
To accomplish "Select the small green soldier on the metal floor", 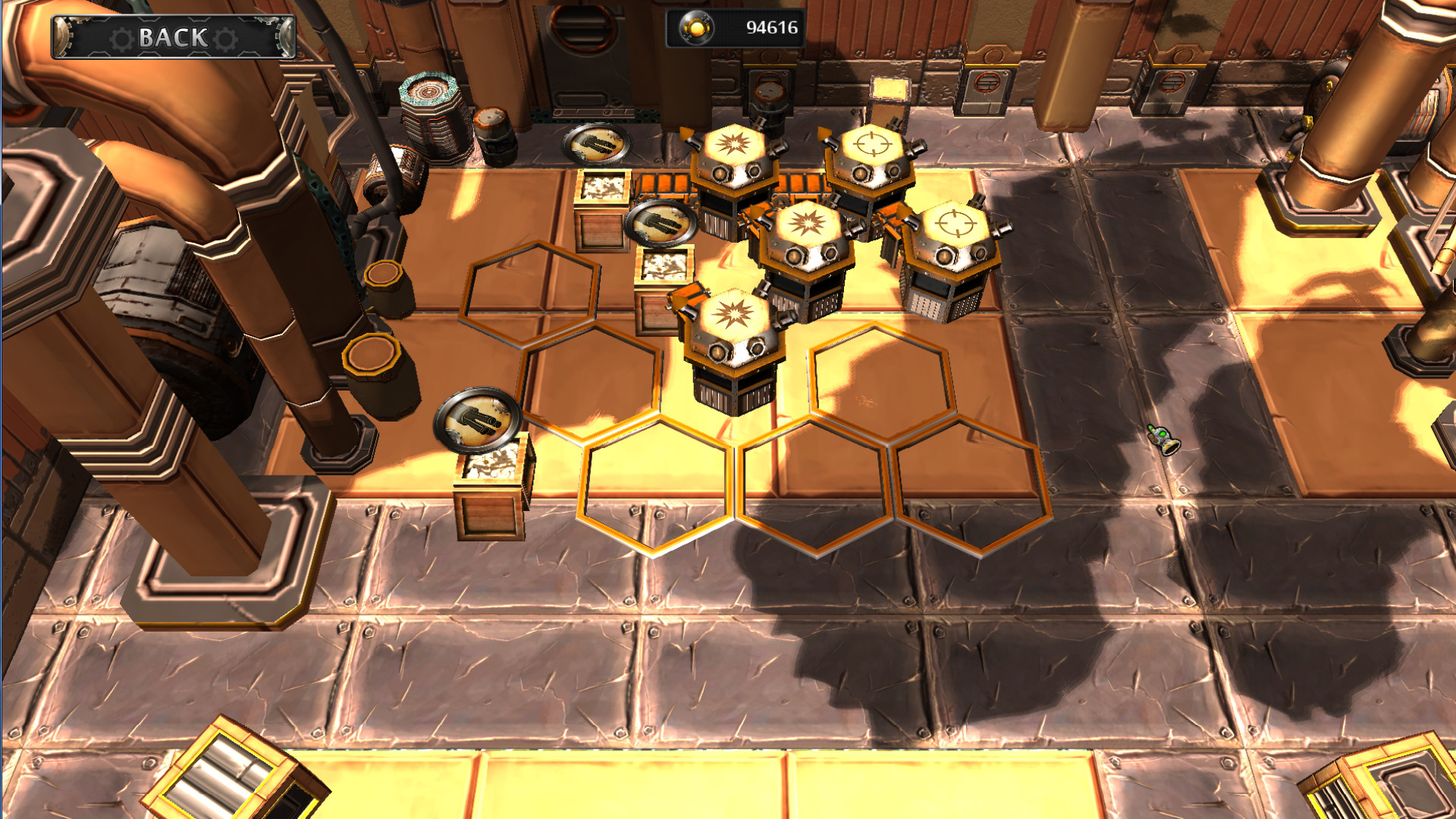I will 1163,440.
